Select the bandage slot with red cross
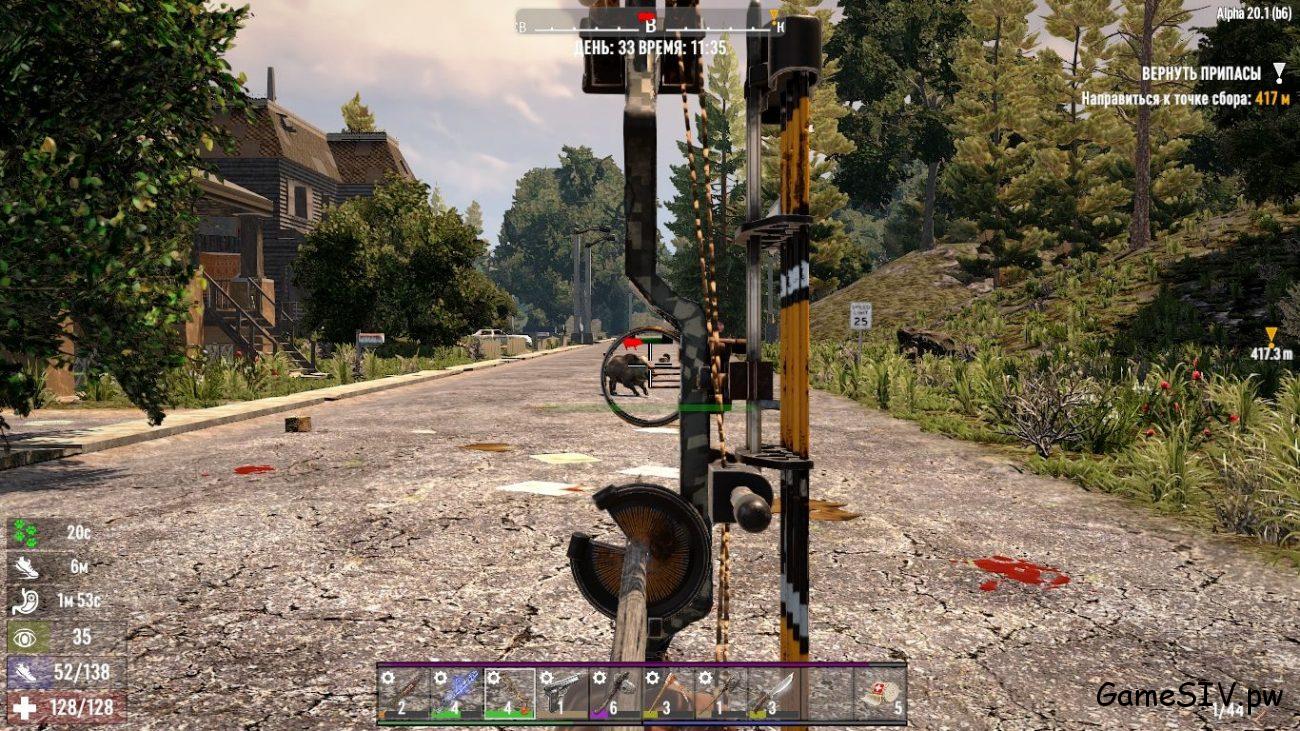Image resolution: width=1300 pixels, height=731 pixels. click(x=880, y=692)
